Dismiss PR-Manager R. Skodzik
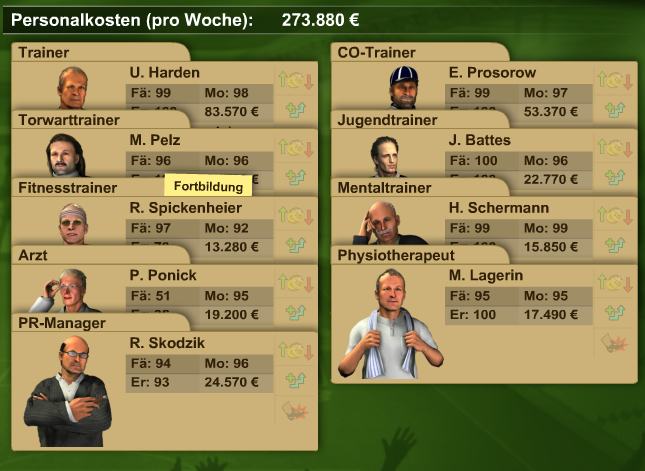645x471 pixels. [x=296, y=410]
